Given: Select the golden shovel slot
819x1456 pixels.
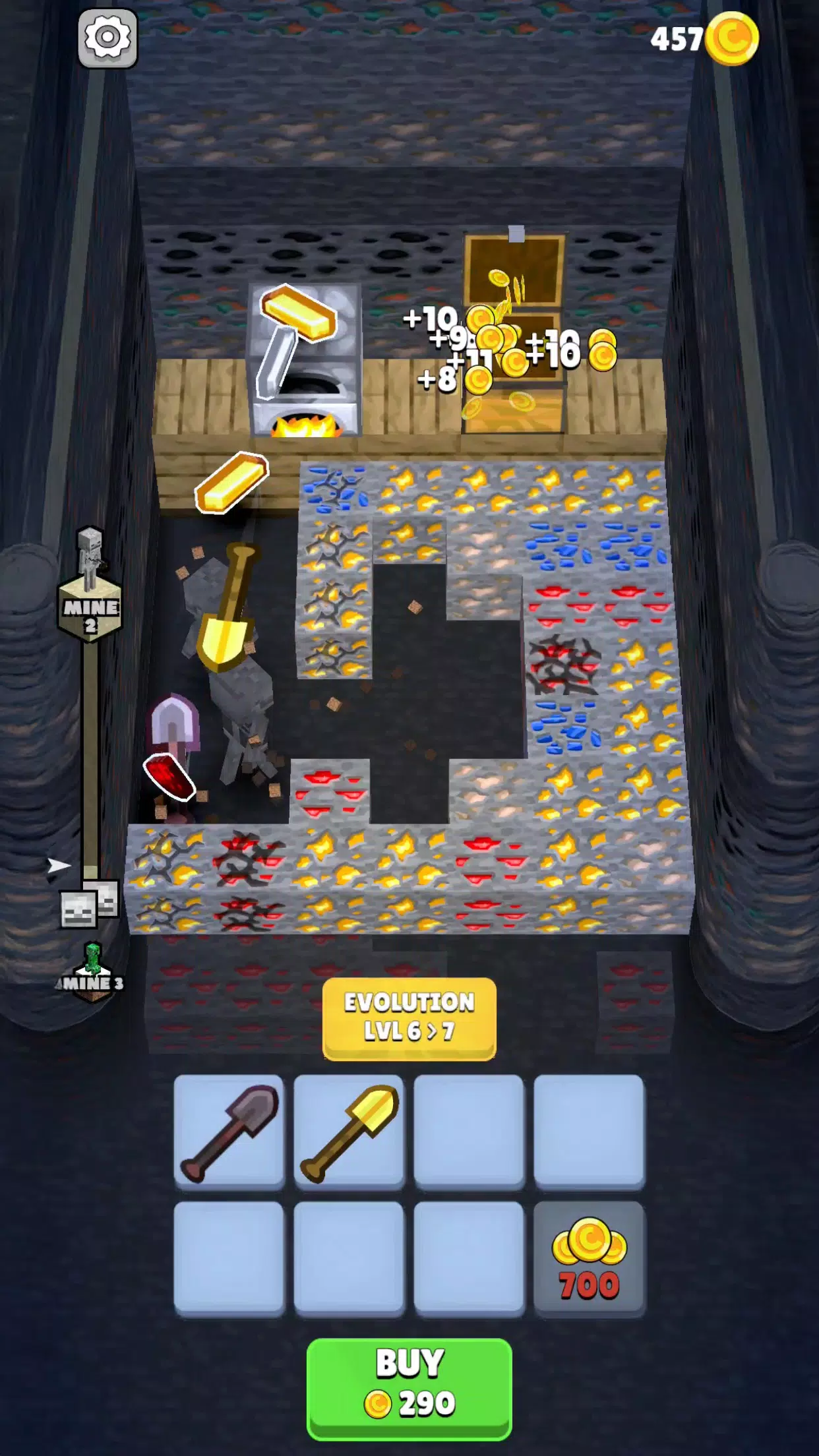Looking at the screenshot, I should pos(349,1131).
